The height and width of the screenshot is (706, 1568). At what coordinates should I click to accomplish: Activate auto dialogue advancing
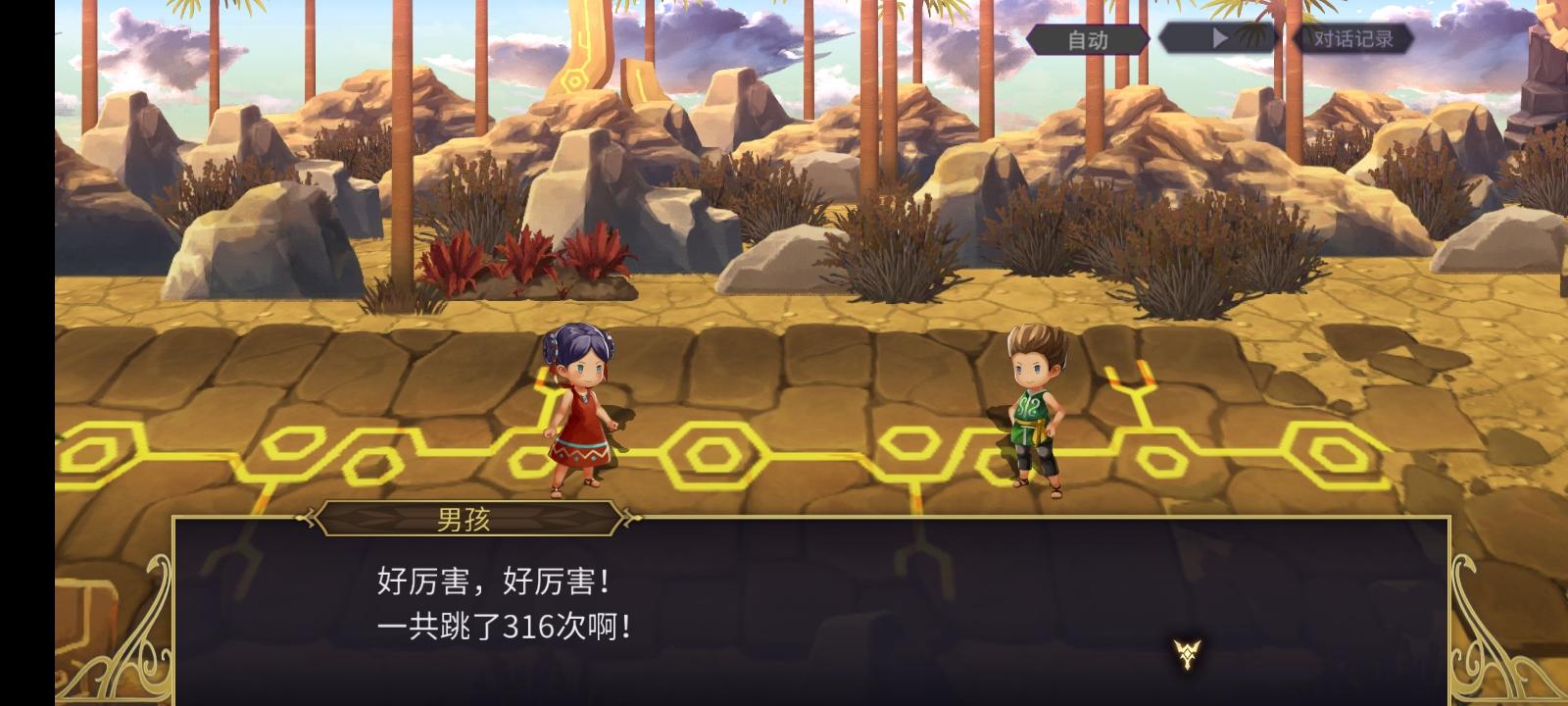(1086, 41)
